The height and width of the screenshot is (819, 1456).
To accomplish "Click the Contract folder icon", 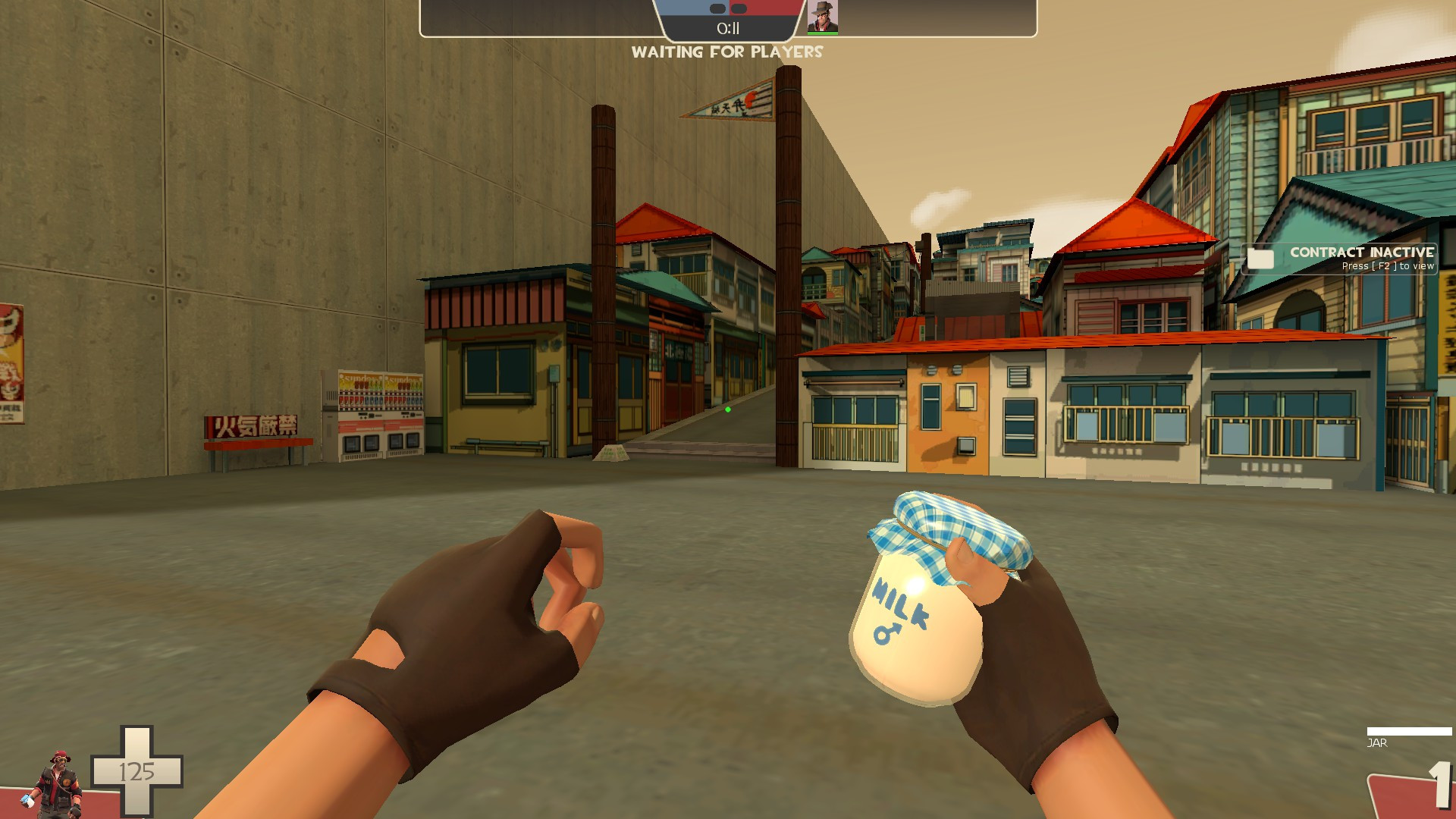I will point(1260,259).
